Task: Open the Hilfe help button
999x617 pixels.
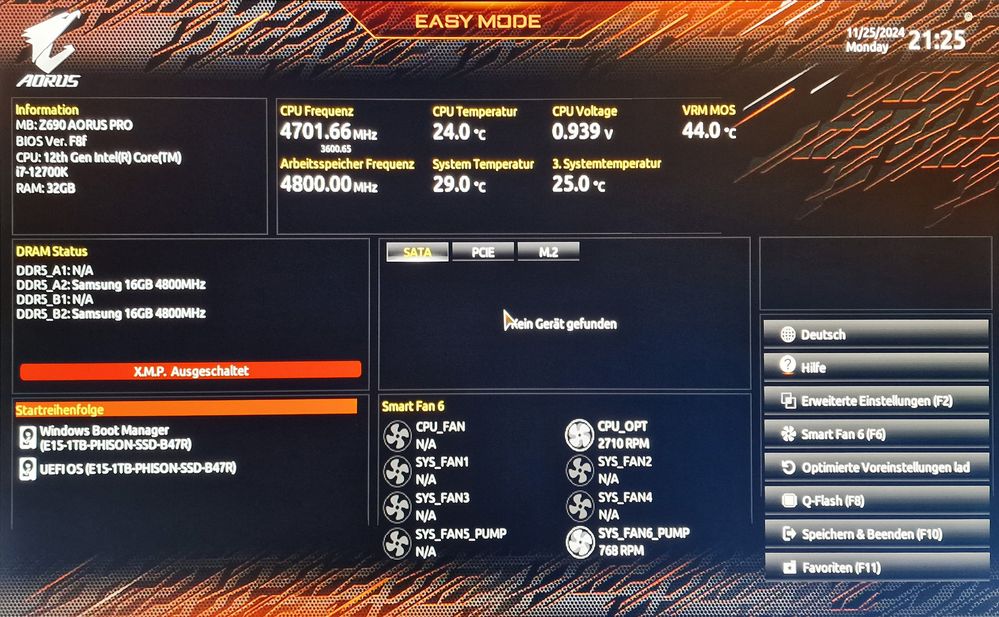Action: pos(875,367)
